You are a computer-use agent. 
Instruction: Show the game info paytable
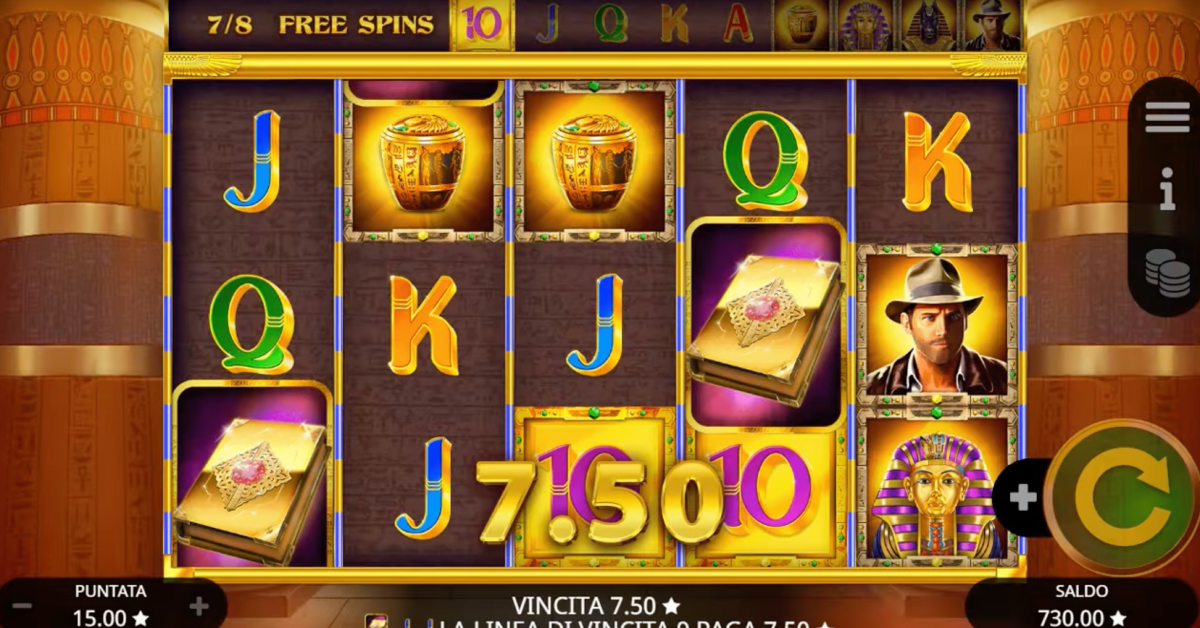coord(1167,189)
